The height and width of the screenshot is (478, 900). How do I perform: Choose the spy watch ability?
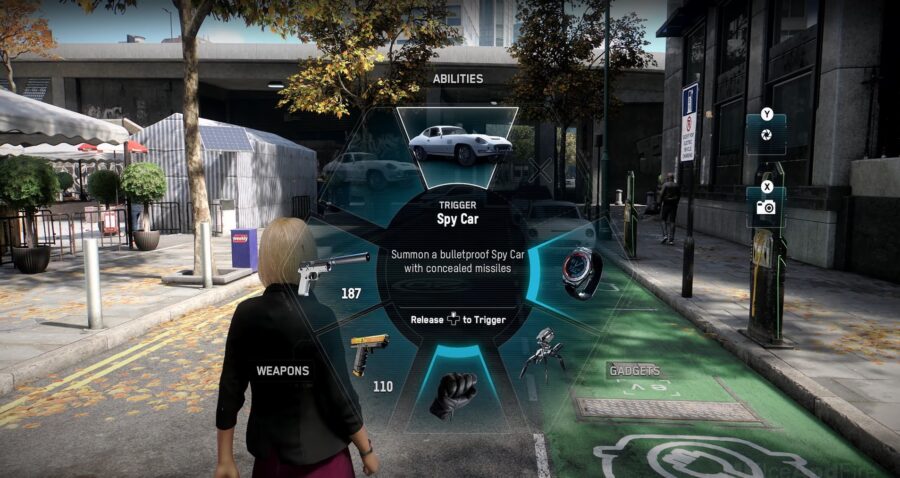[581, 272]
